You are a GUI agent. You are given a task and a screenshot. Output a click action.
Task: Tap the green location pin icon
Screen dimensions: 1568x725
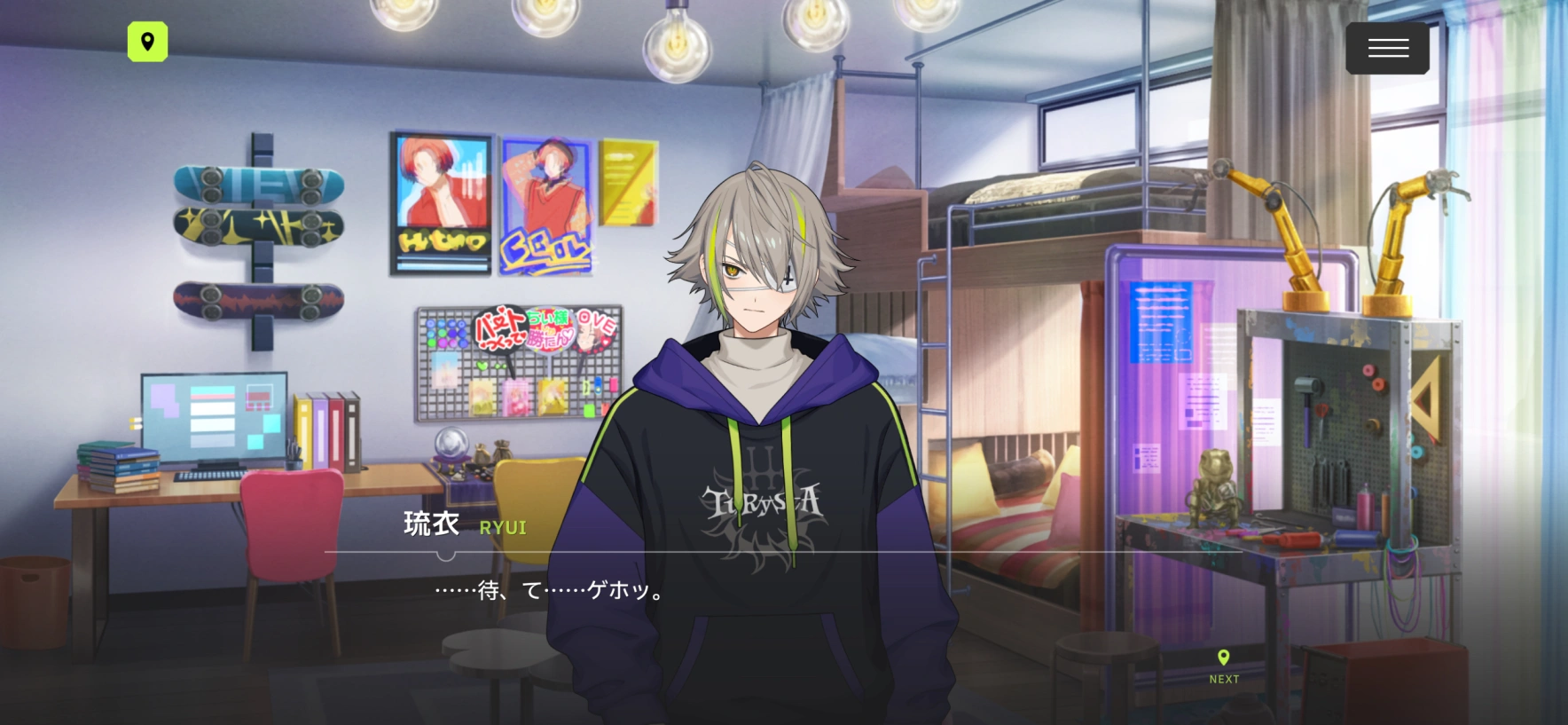(148, 42)
